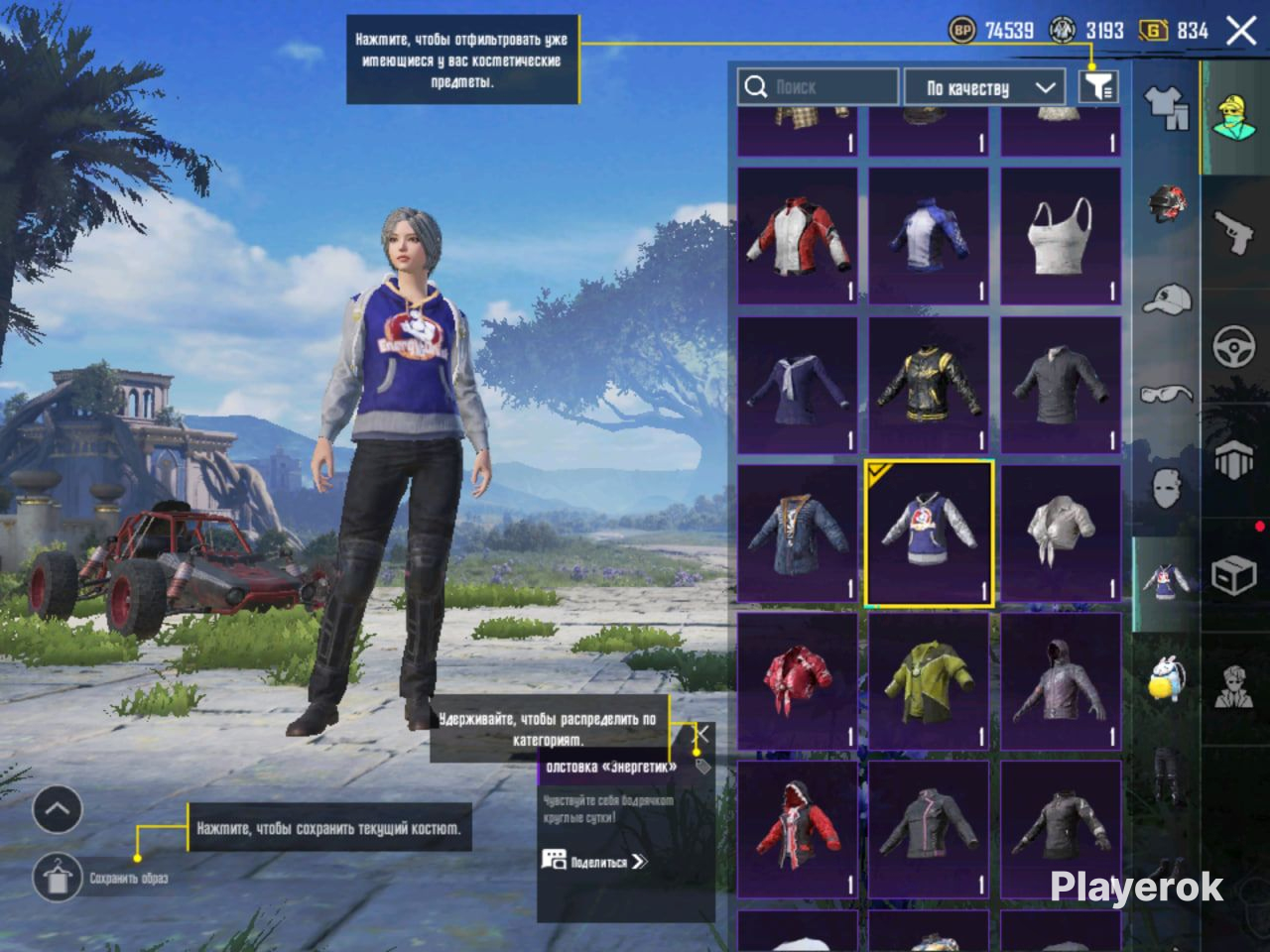Close the inventory screen
The width and height of the screenshot is (1270, 952).
click(x=1241, y=31)
